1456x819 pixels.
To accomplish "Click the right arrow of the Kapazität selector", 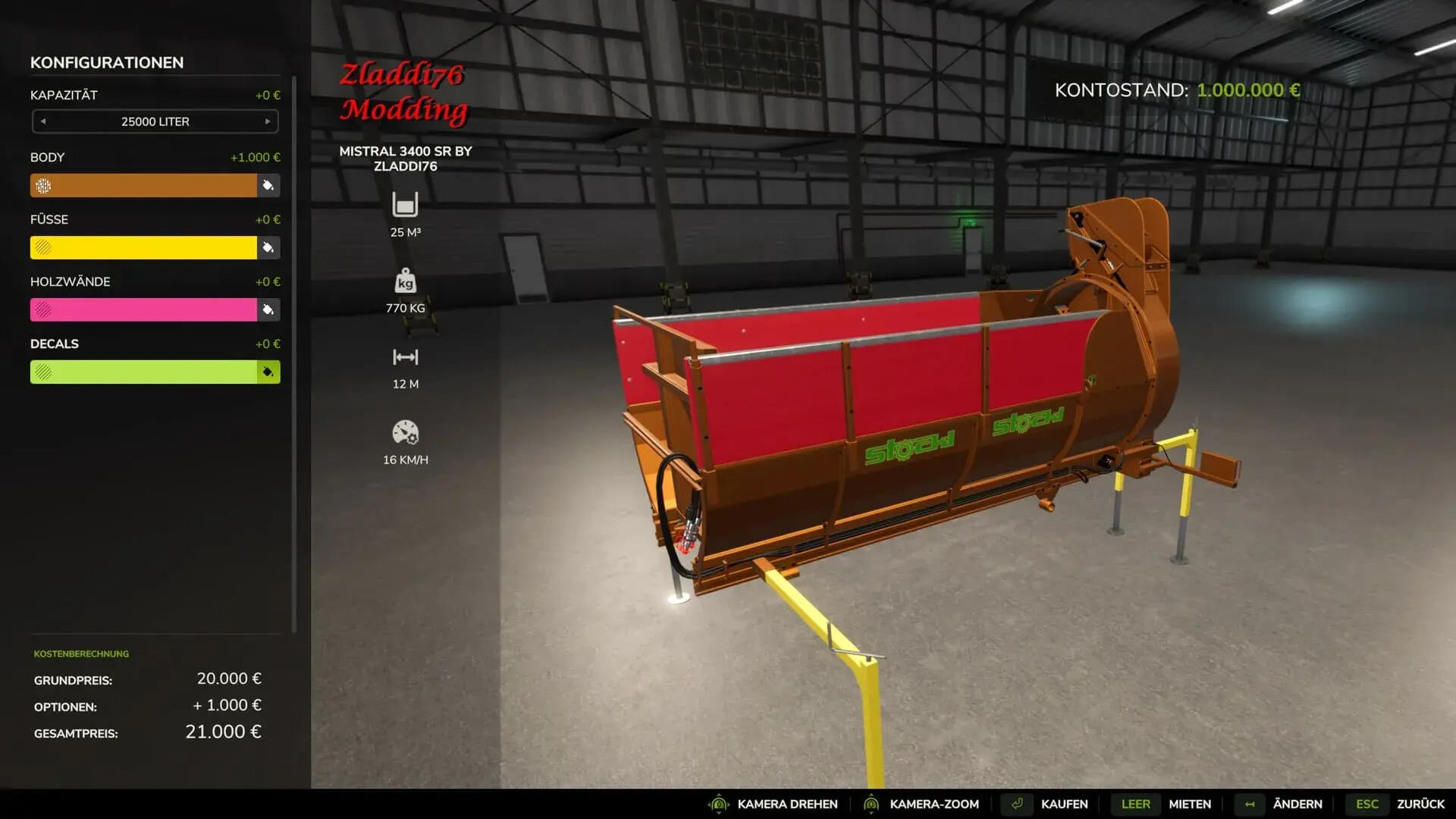I will point(268,121).
